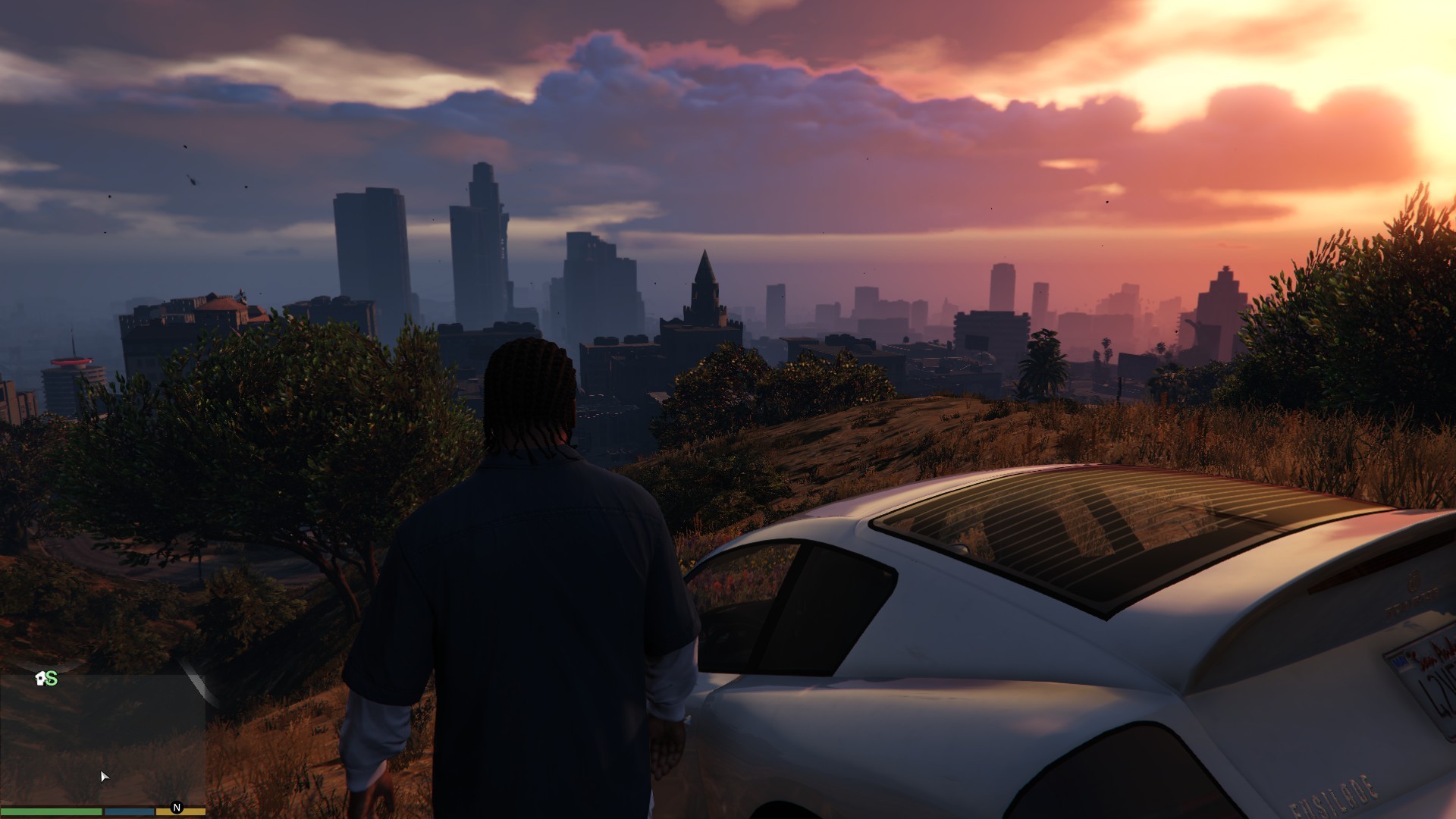Screen dimensions: 1456x819
Task: Click the player arrow on the minimap
Action: (104, 776)
